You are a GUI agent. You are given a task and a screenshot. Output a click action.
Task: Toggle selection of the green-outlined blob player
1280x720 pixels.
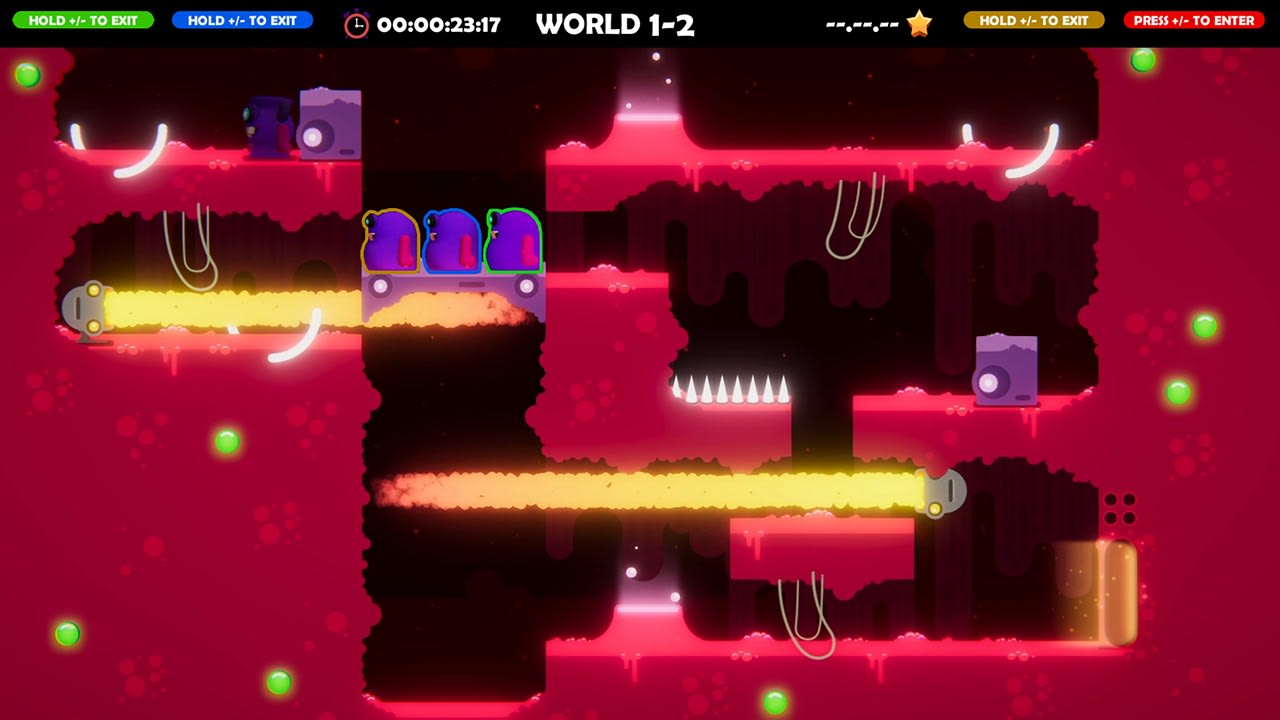pyautogui.click(x=516, y=240)
